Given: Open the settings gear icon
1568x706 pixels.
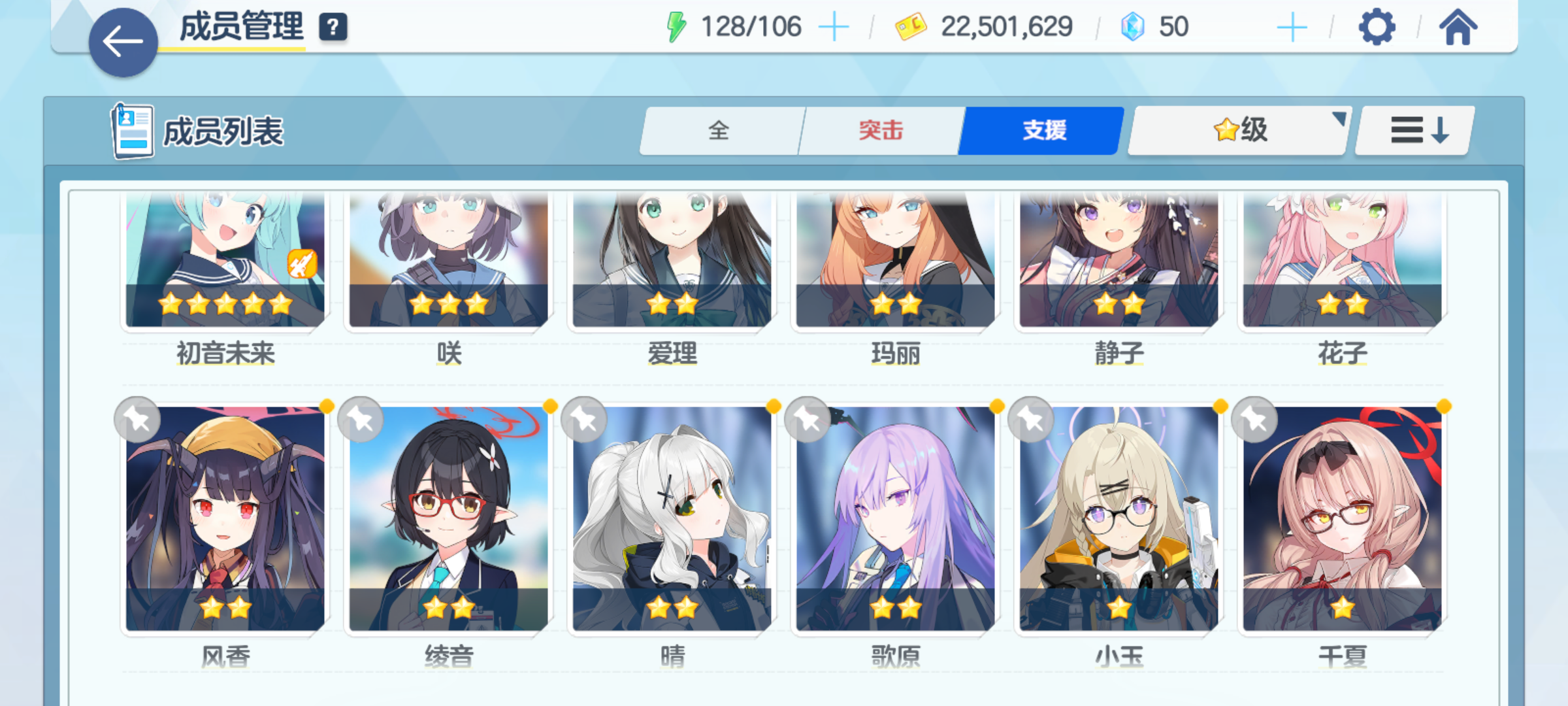Looking at the screenshot, I should click(x=1377, y=26).
